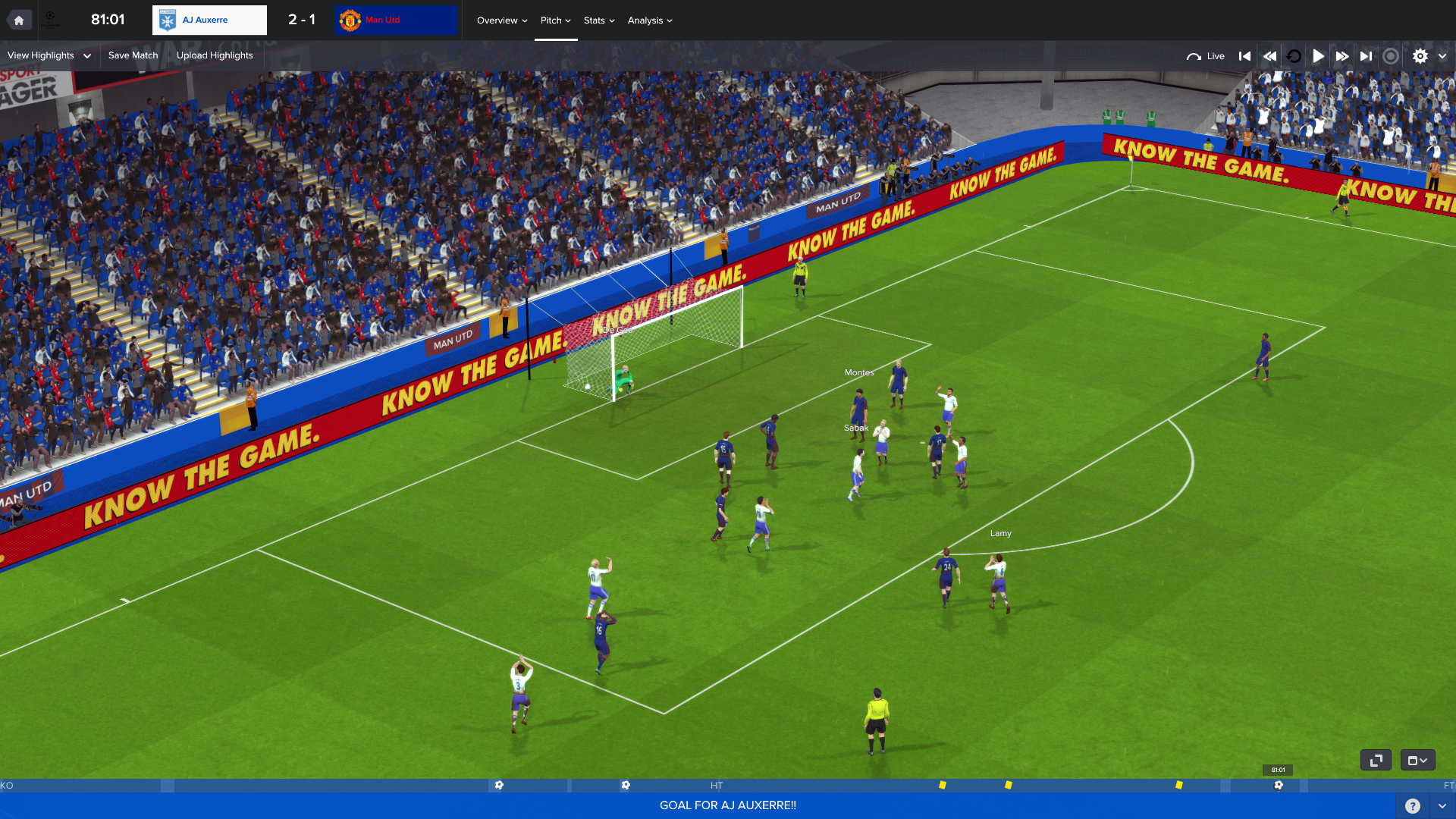Jump back to Live match
Viewport: 1456px width, 819px height.
pyautogui.click(x=1205, y=56)
